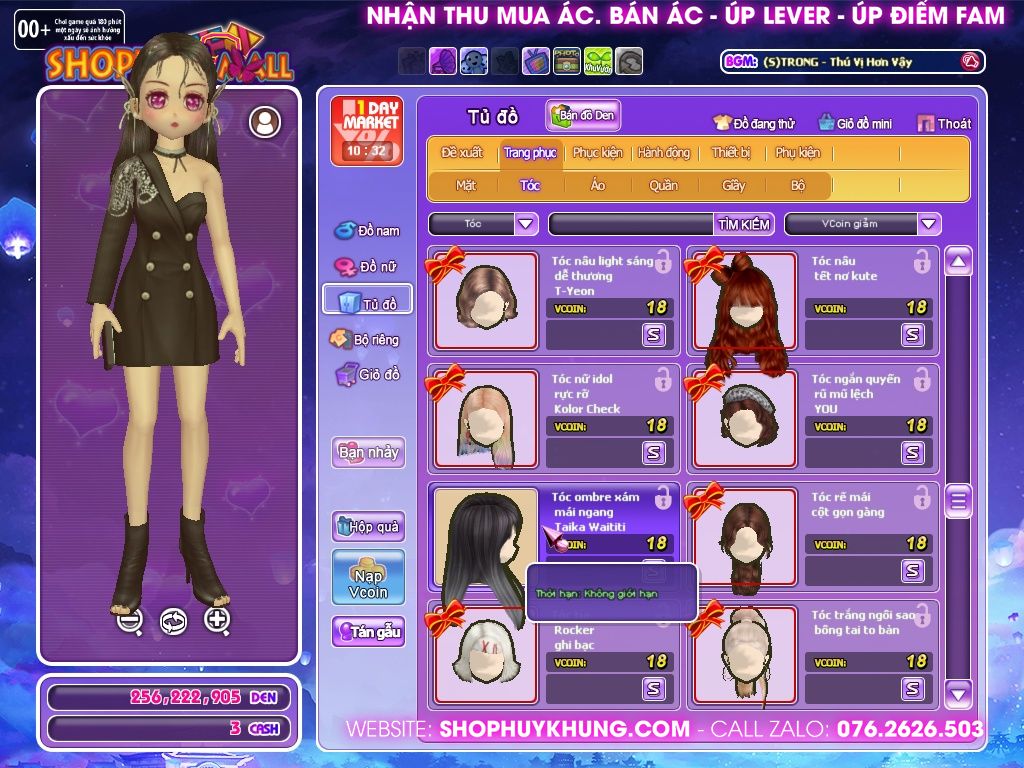Open the Hộp quà gift box
The height and width of the screenshot is (768, 1024).
pyautogui.click(x=368, y=526)
